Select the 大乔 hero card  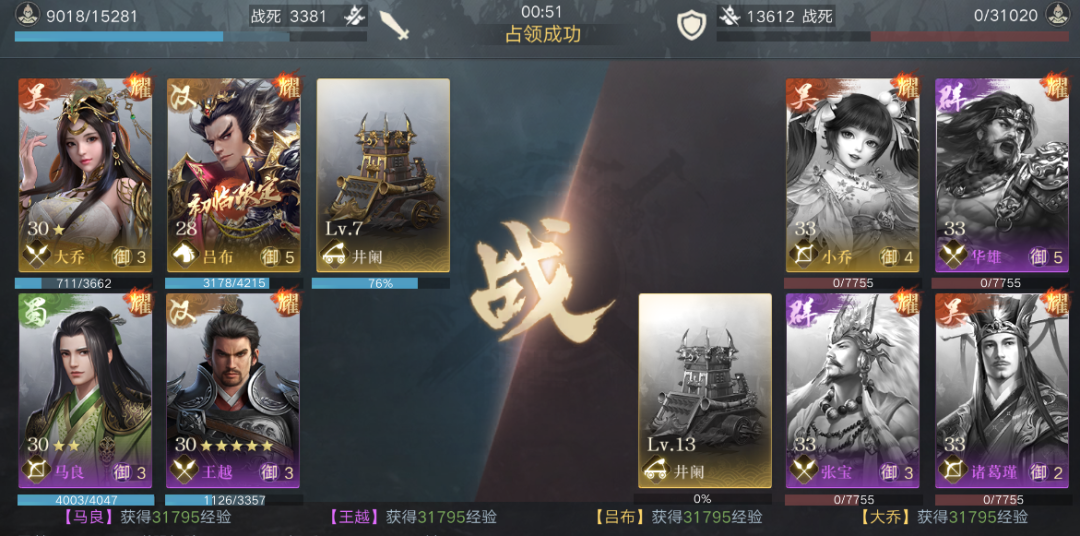pos(85,175)
